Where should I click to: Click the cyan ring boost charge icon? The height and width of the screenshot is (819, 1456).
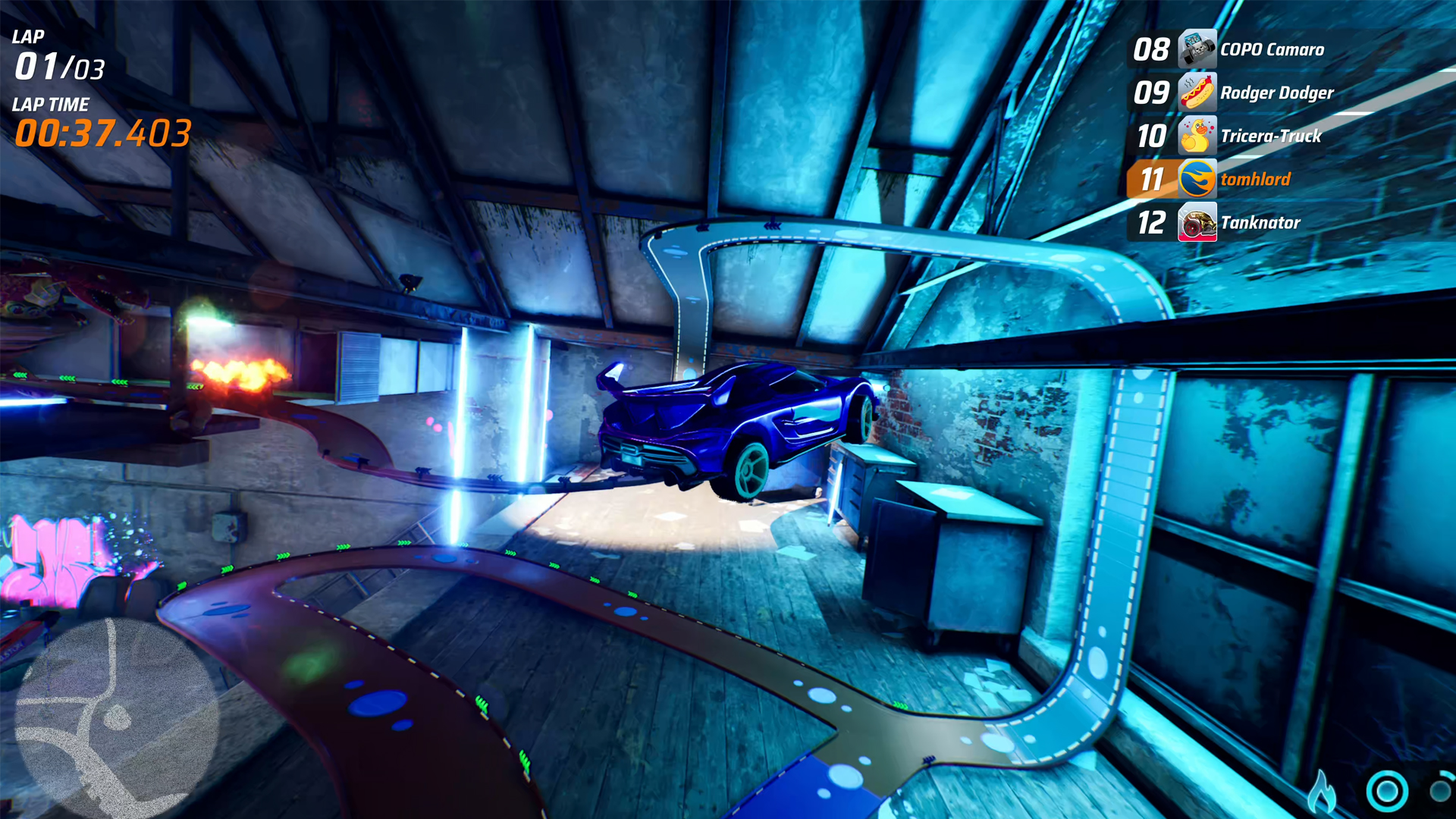1387,792
